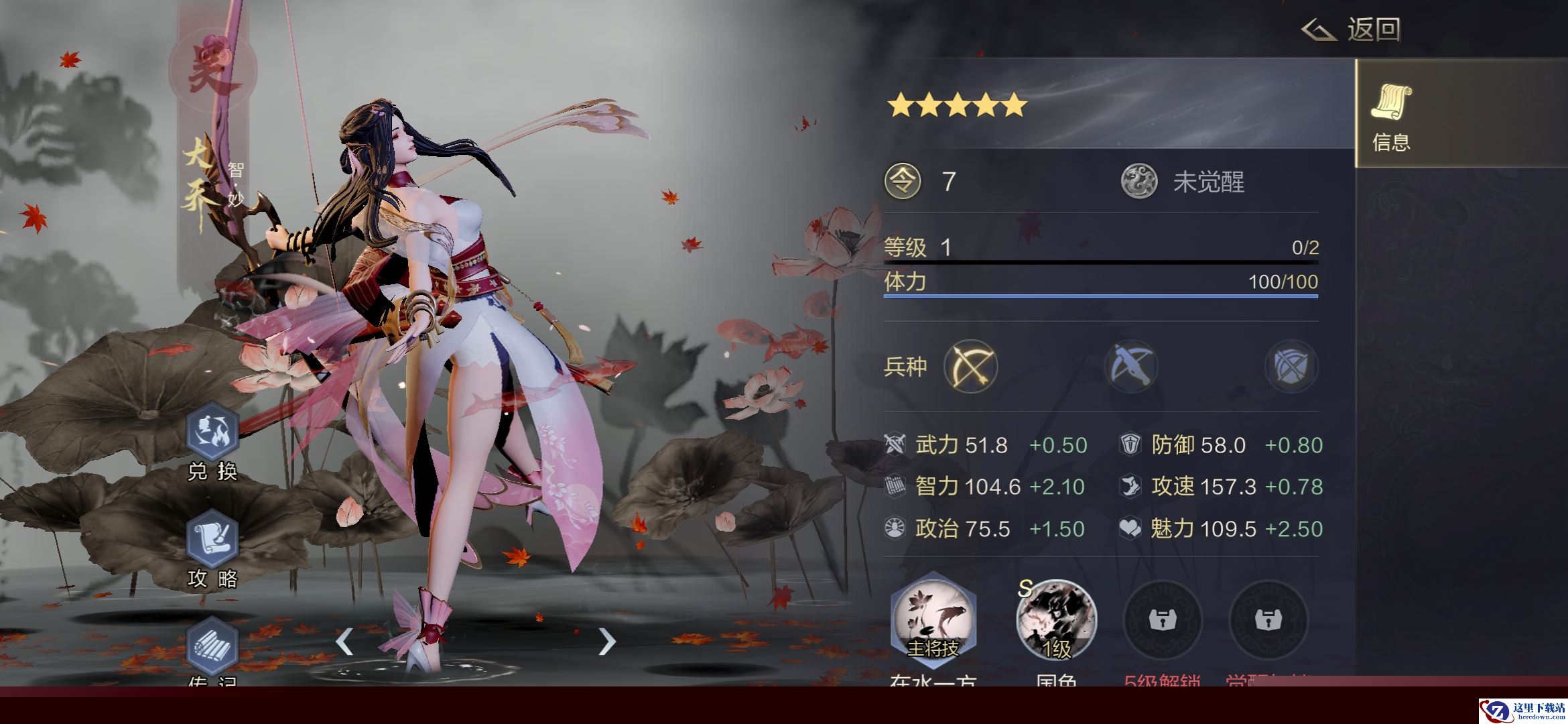Open the S-rank 国色 skill icon
The width and height of the screenshot is (1568, 724).
pyautogui.click(x=1056, y=621)
